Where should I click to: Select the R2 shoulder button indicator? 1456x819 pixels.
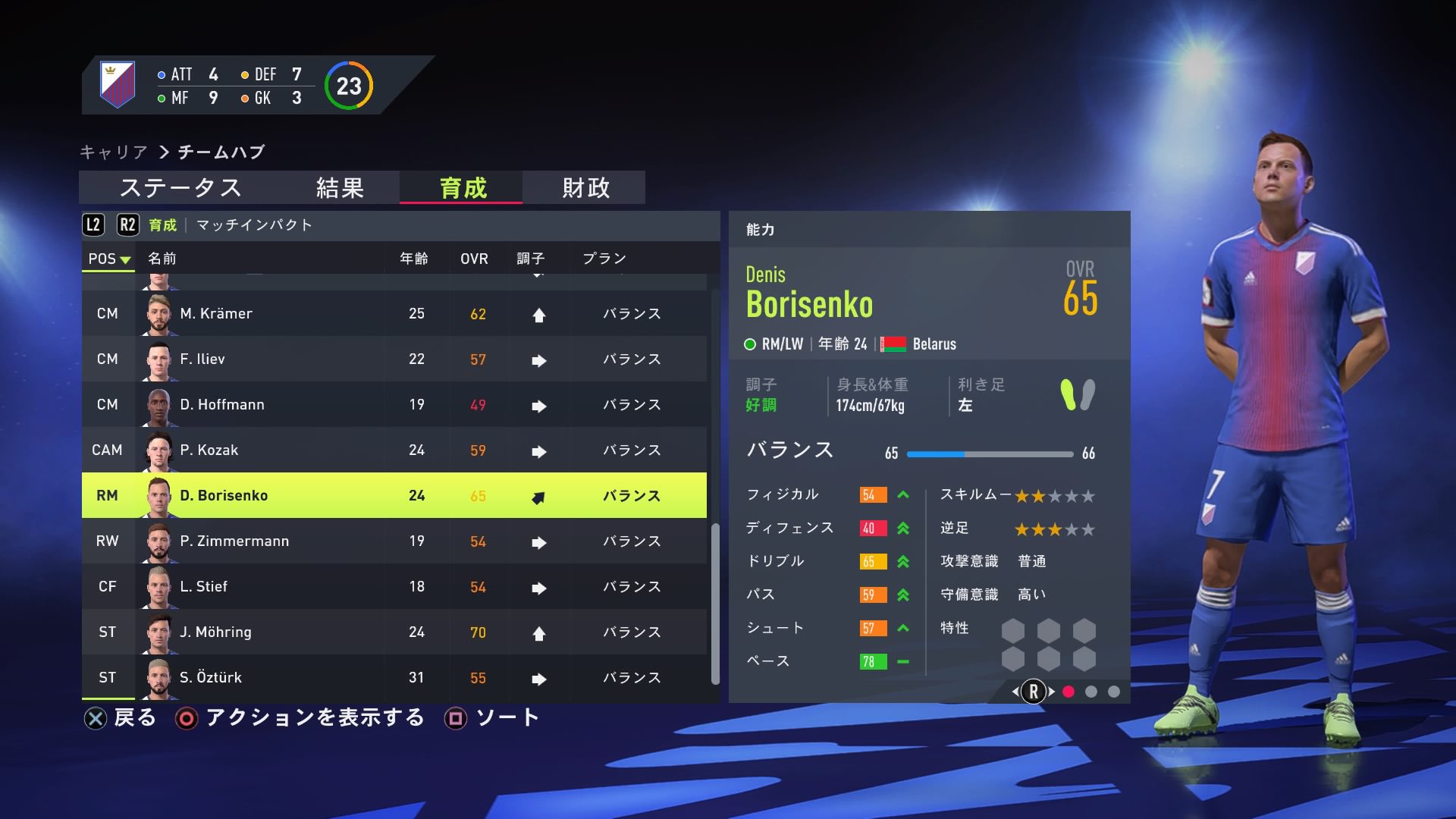127,224
